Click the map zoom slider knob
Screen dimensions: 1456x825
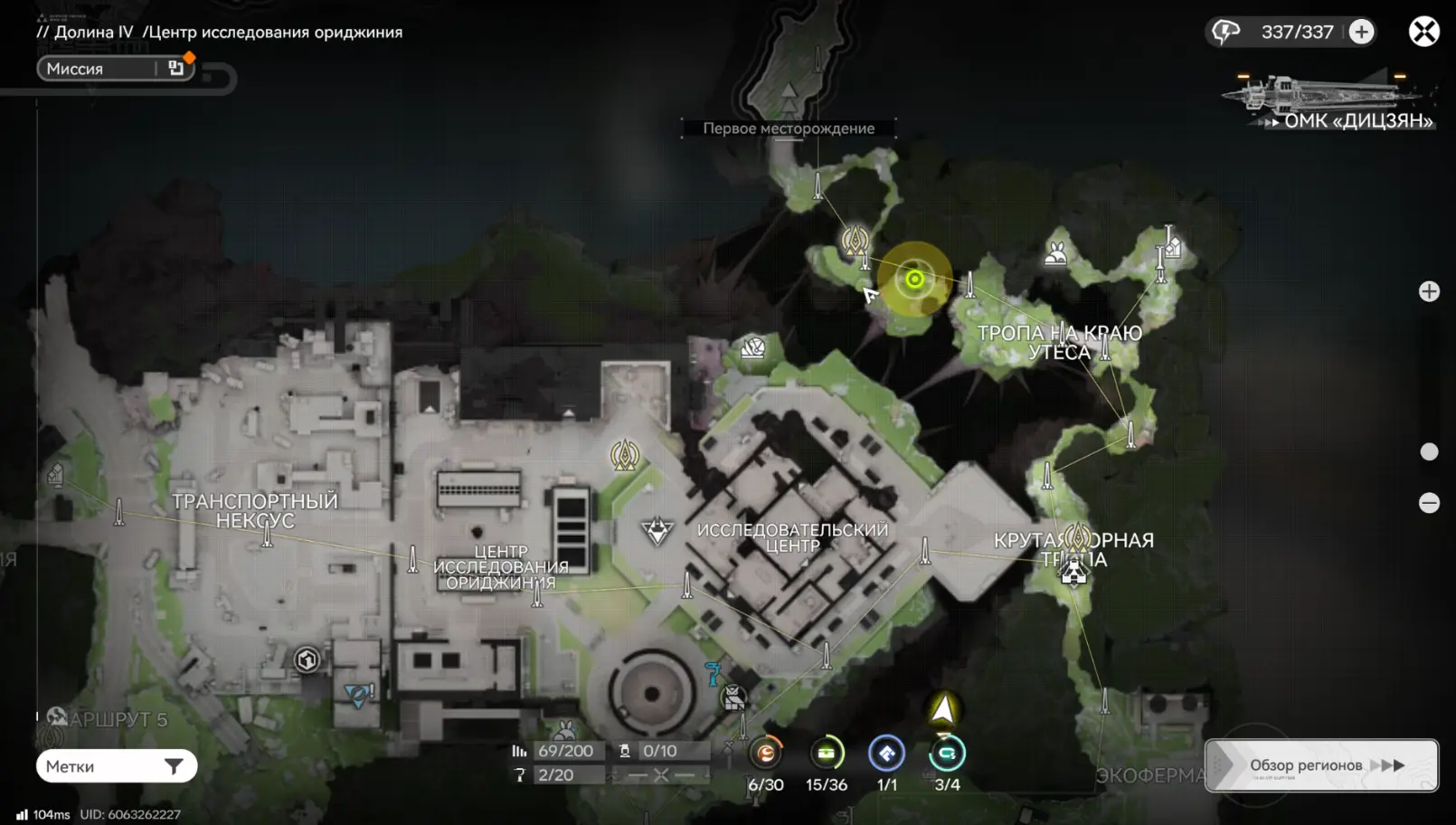click(x=1429, y=451)
